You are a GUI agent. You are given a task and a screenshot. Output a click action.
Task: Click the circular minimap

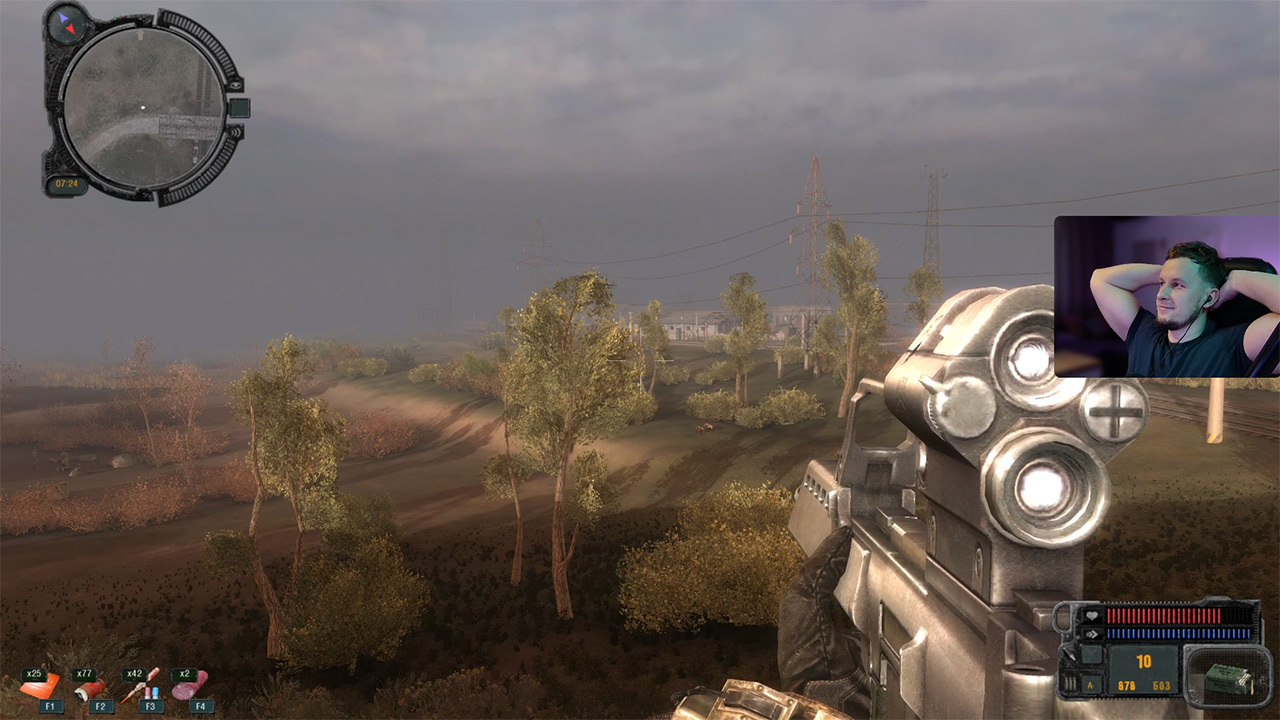[x=142, y=107]
